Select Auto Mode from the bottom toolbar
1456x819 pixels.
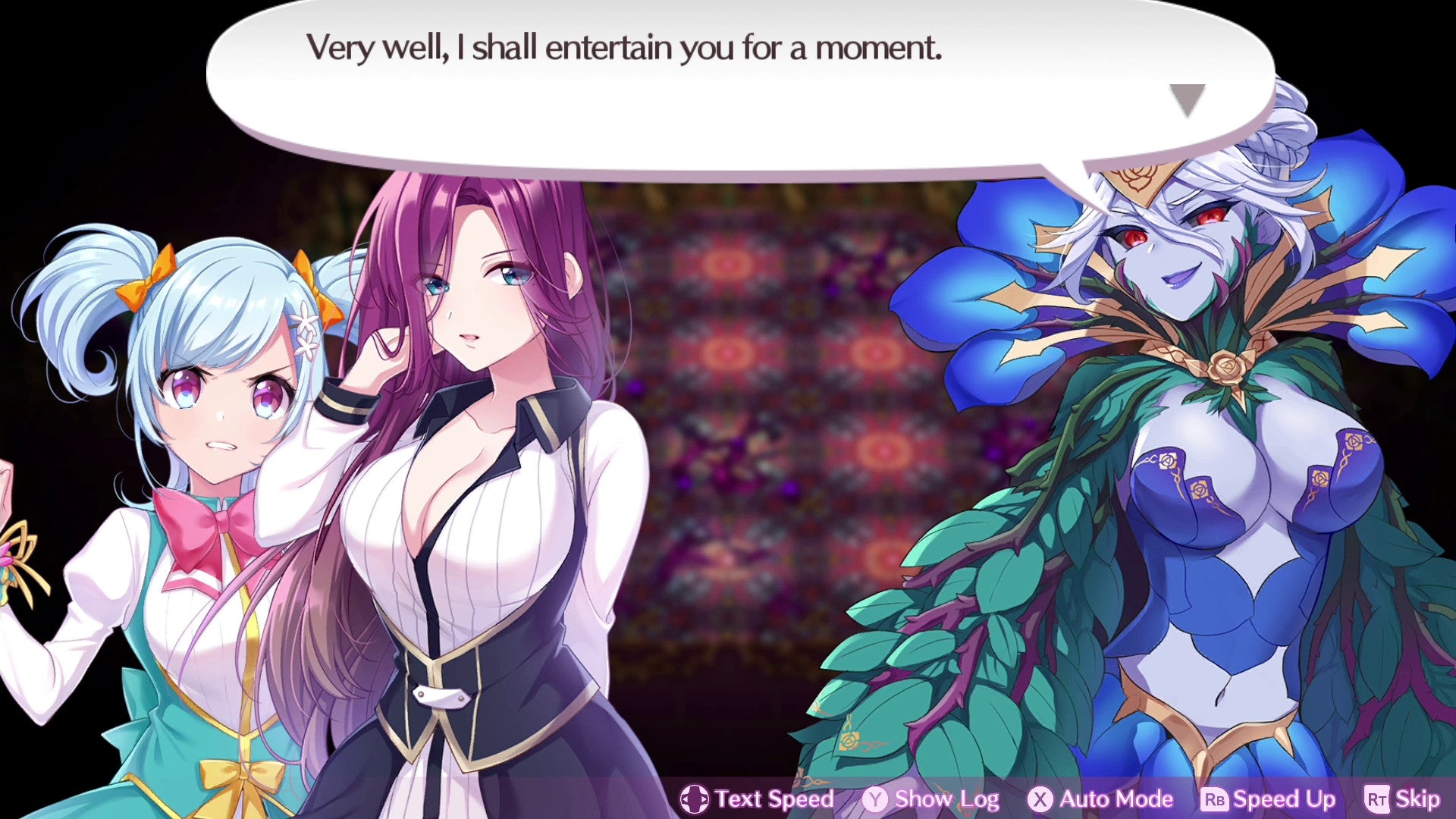click(x=1106, y=799)
